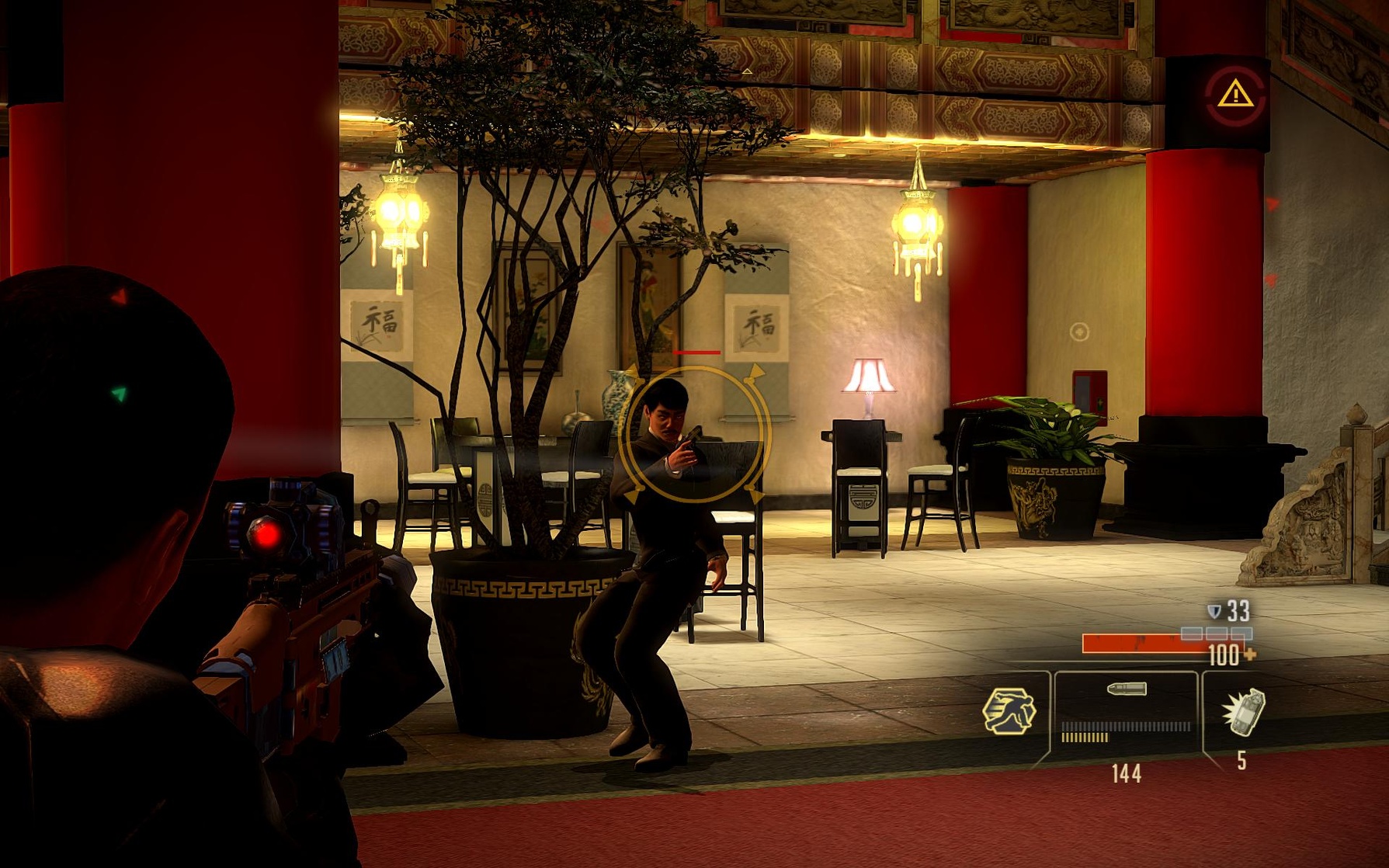Click the health plus icon next to 100
The image size is (1389, 868).
1249,655
